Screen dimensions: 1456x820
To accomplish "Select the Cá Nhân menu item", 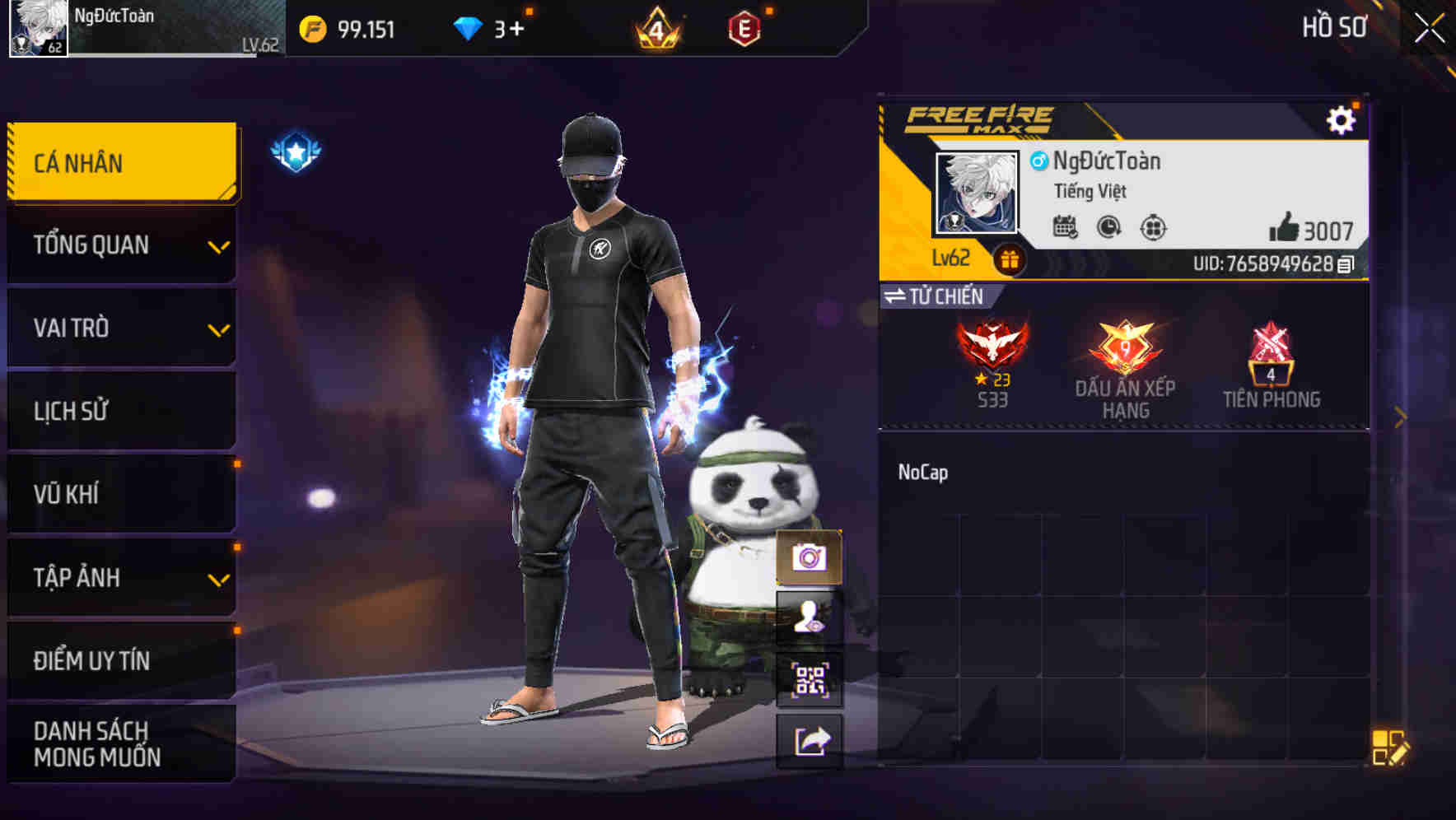I will coord(120,162).
